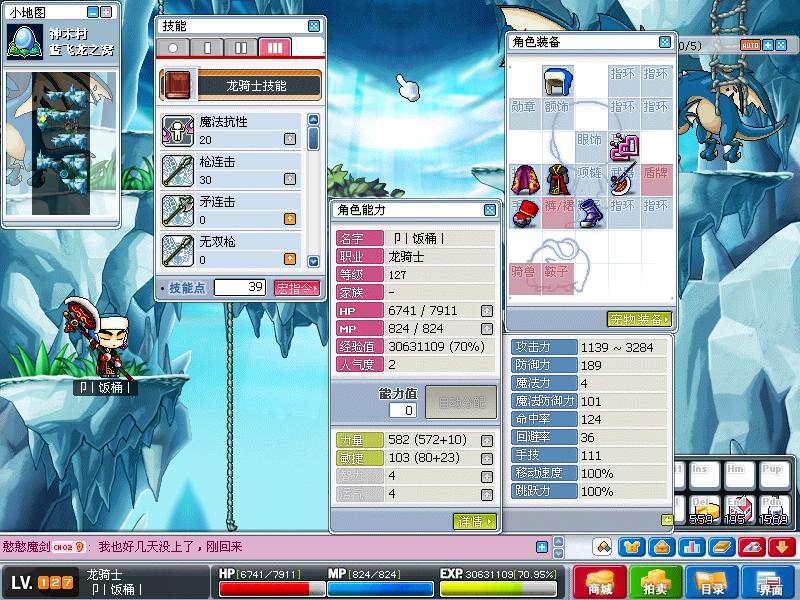Close the 技能 skills window

(x=314, y=26)
